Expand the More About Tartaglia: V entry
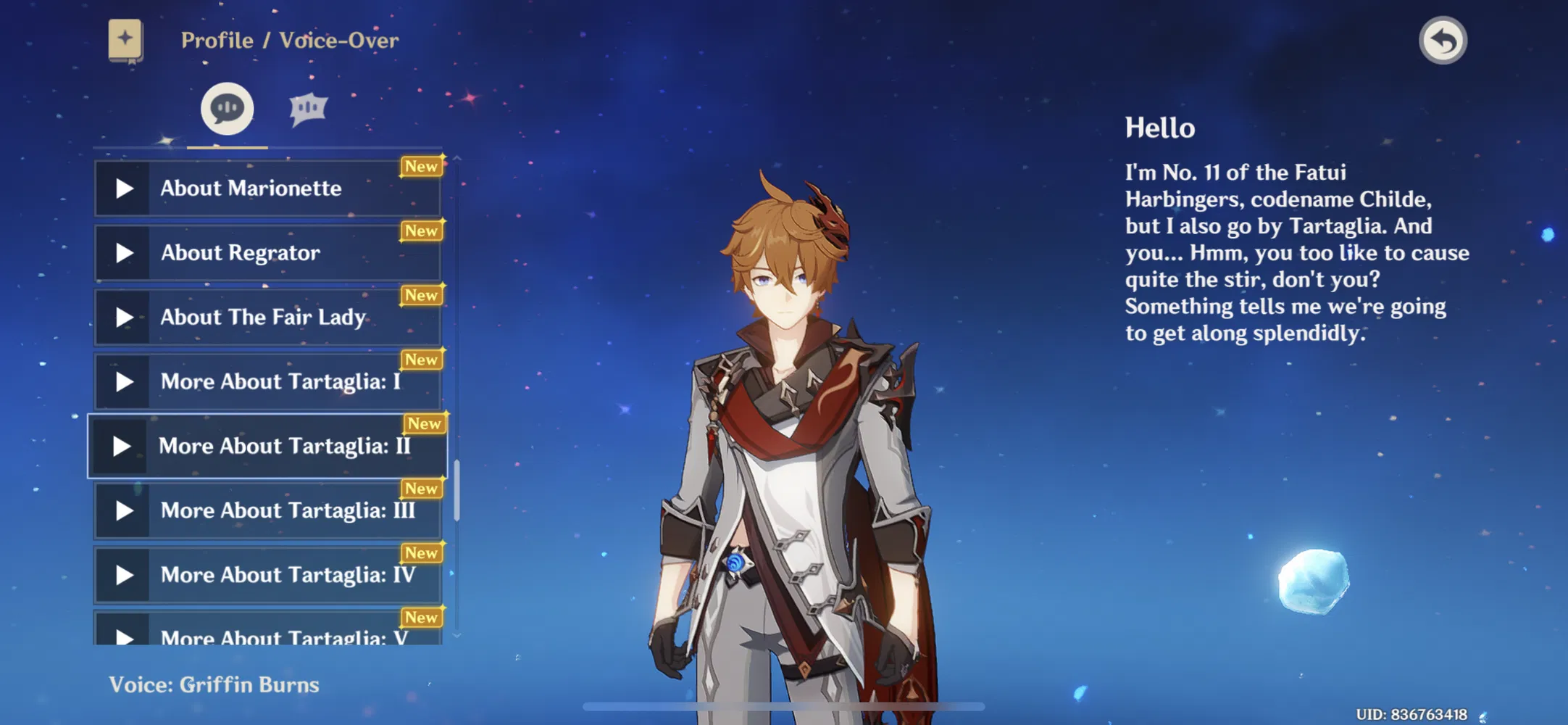Screen dimensions: 1568x725 tap(268, 637)
